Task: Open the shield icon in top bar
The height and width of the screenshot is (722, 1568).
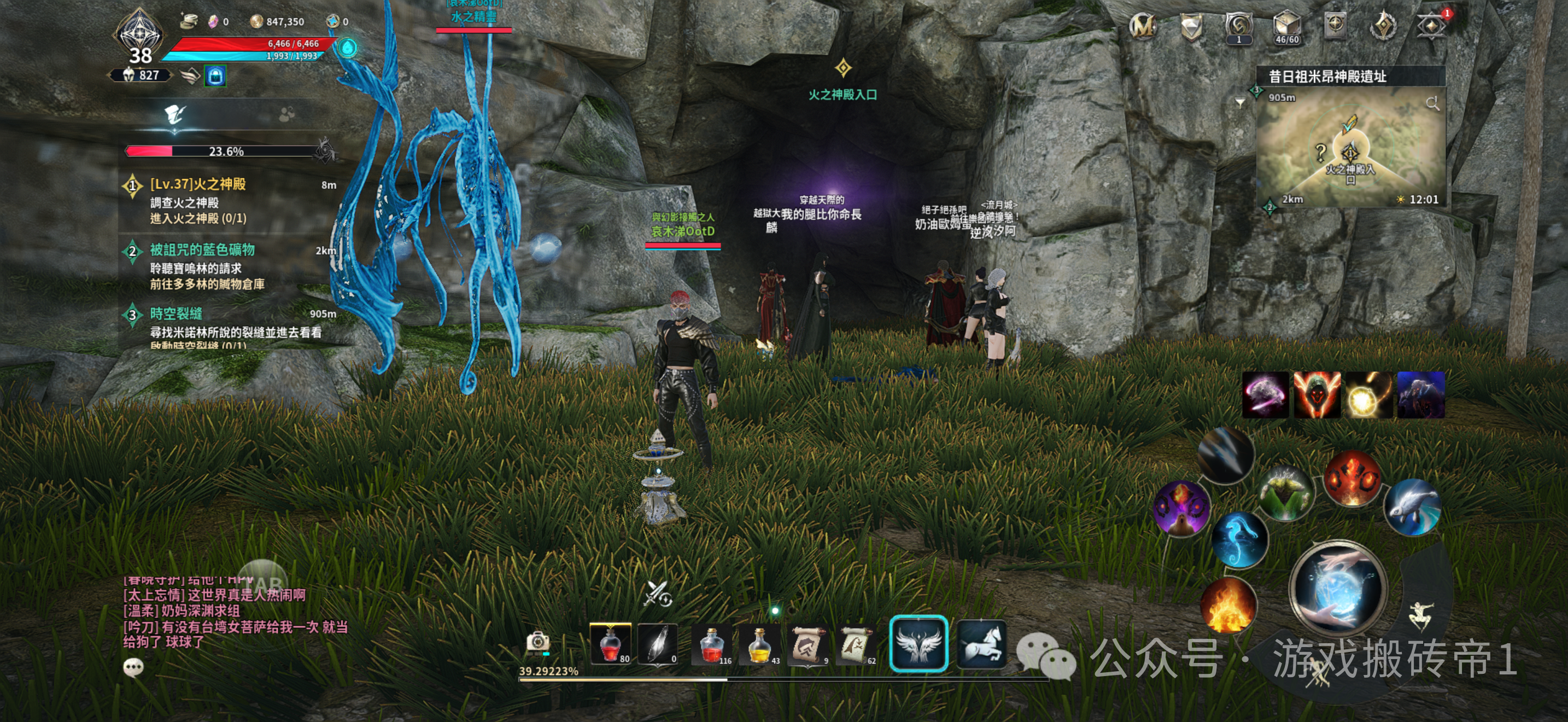Action: 1191,27
